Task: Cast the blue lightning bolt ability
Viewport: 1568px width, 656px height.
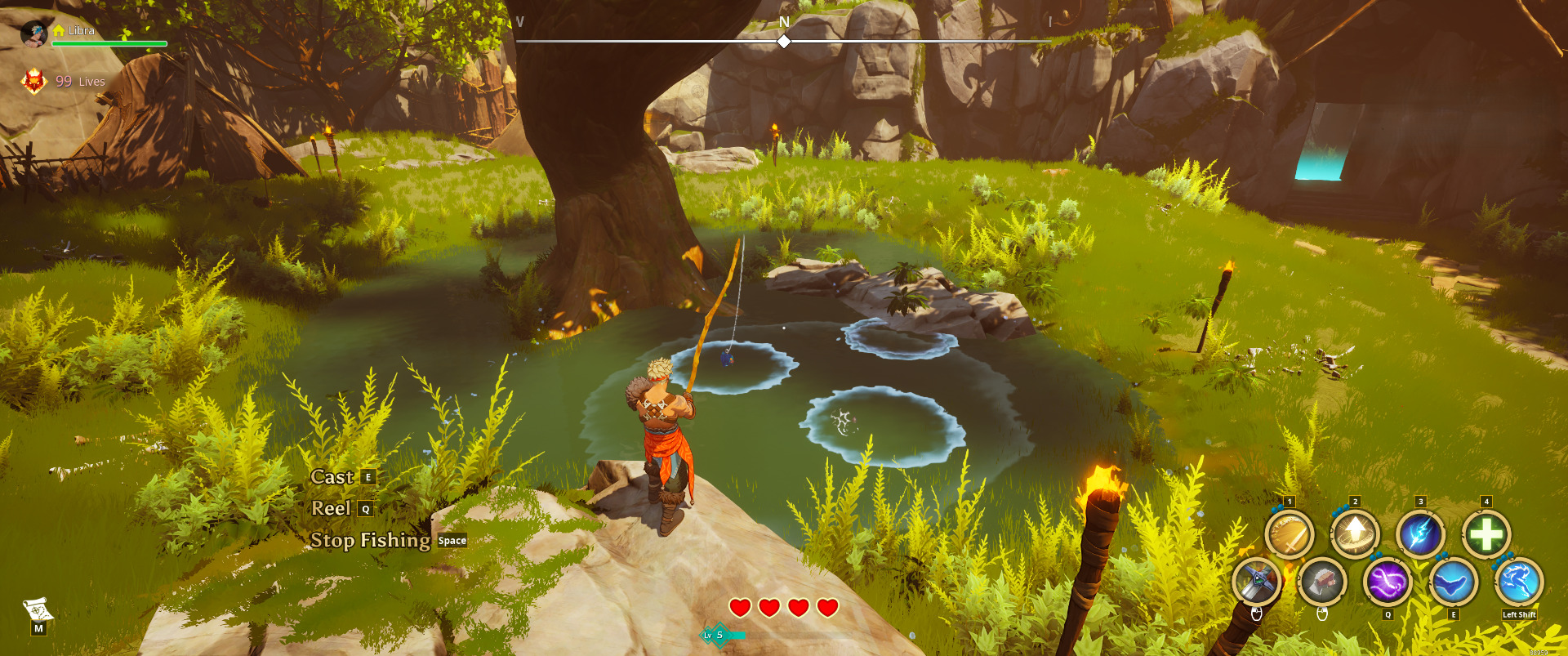Action: coord(1420,535)
